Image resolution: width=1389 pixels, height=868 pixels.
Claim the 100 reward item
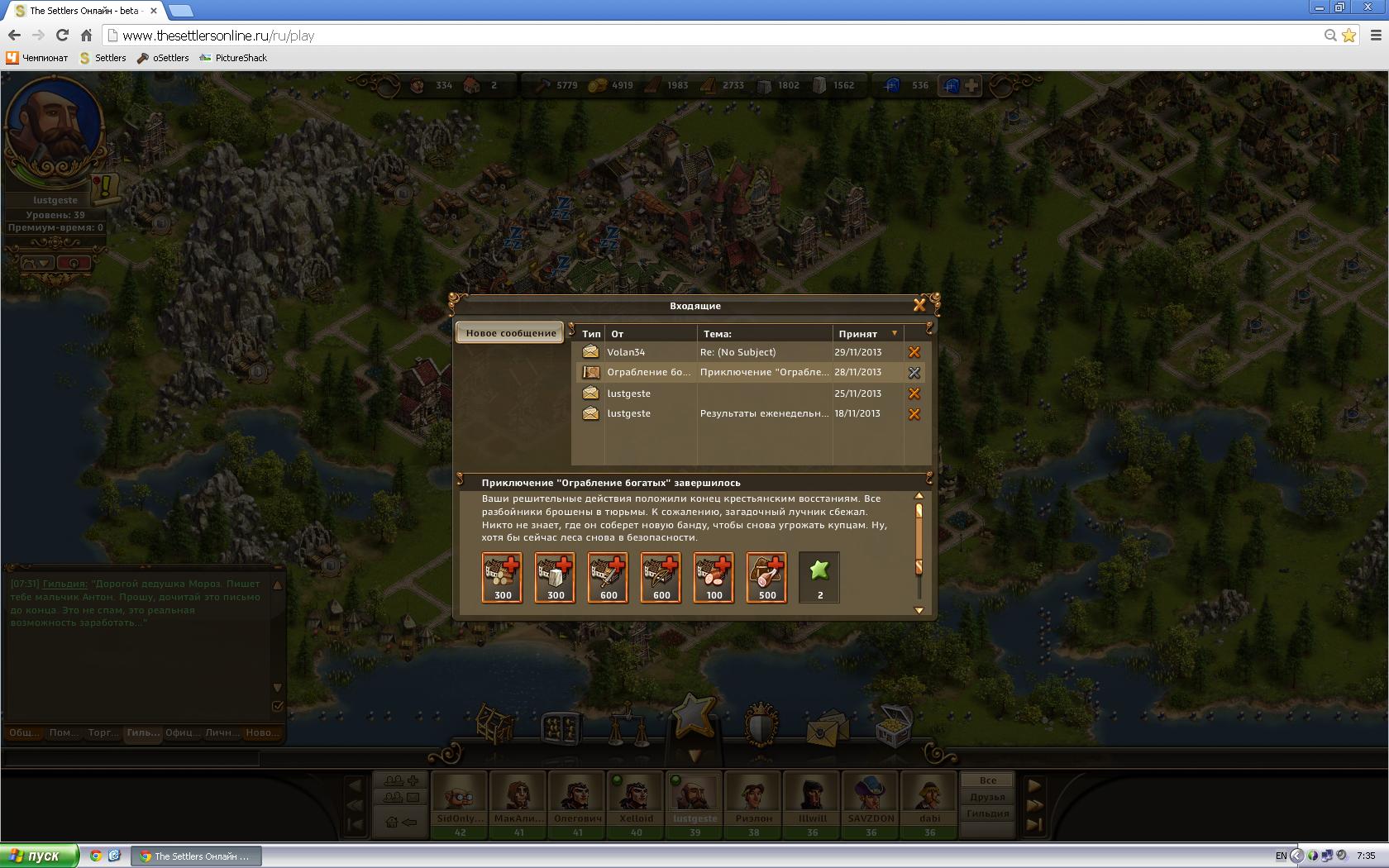coord(714,577)
